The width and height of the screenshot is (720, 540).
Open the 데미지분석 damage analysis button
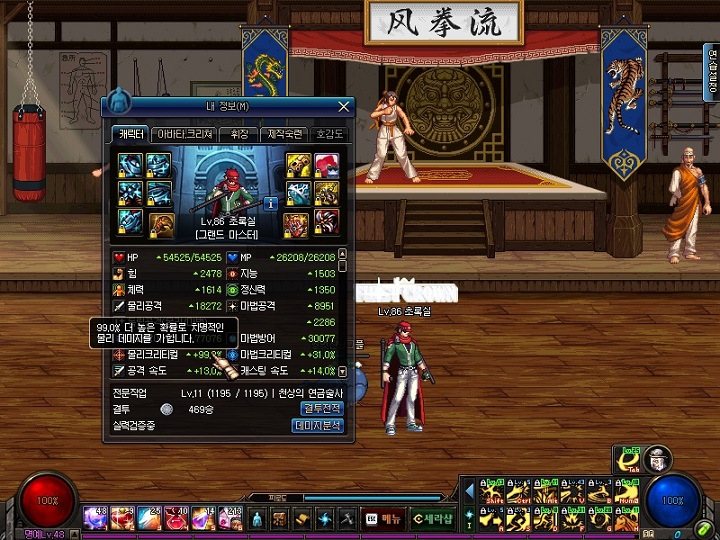pos(319,425)
